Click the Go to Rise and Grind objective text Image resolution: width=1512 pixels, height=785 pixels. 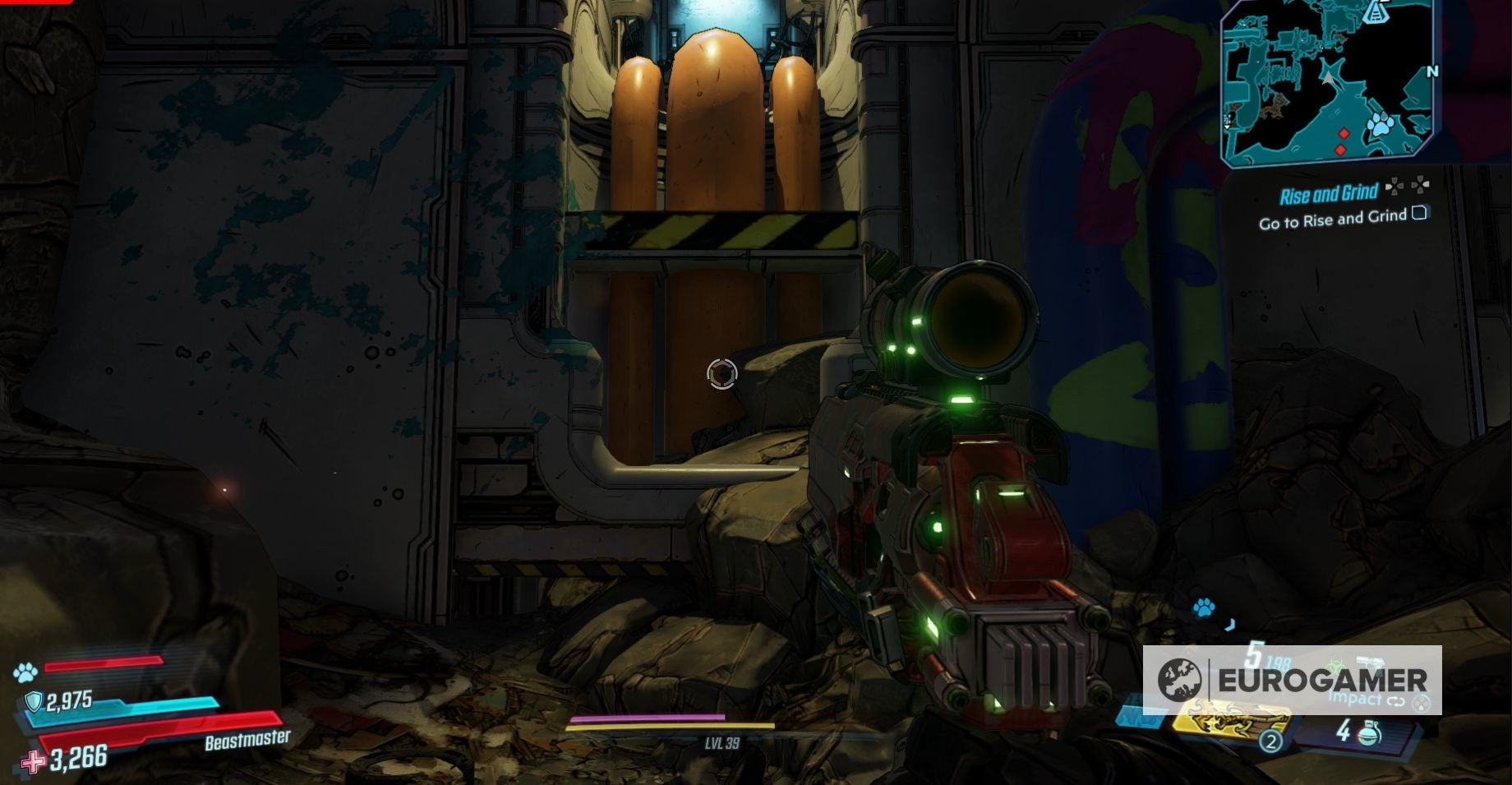tap(1334, 219)
